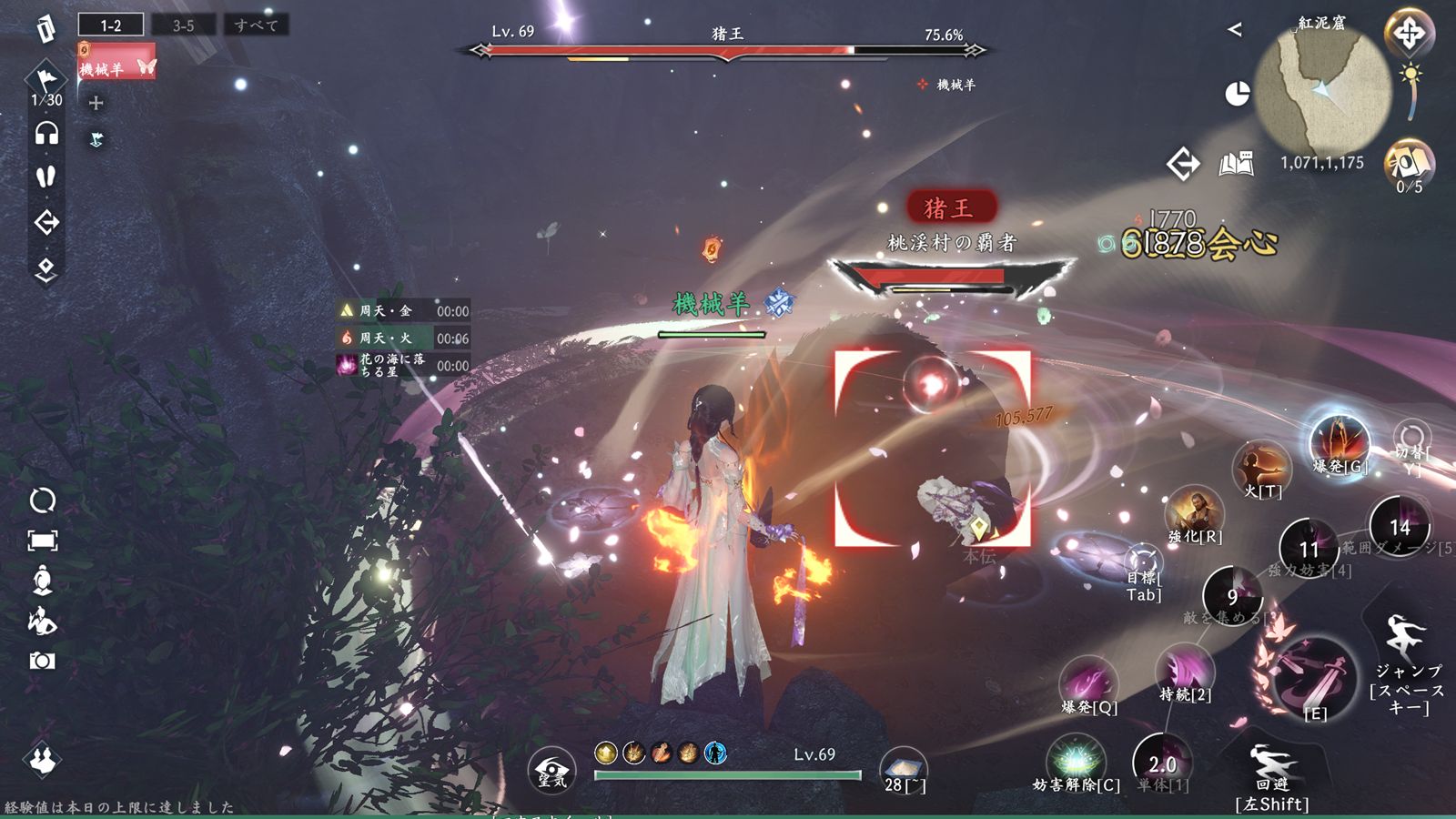Viewport: 1456px width, 819px height.
Task: Switch to the 1-2 party tab
Action: coord(111,25)
